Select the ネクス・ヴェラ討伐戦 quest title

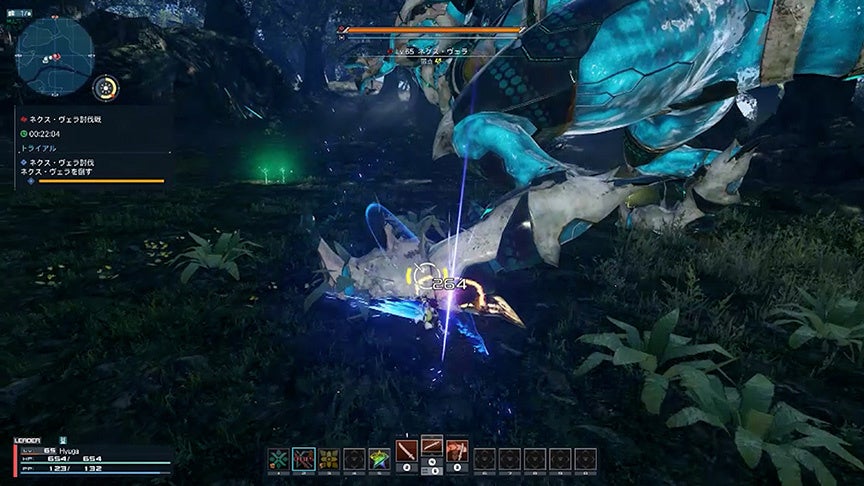pyautogui.click(x=65, y=119)
